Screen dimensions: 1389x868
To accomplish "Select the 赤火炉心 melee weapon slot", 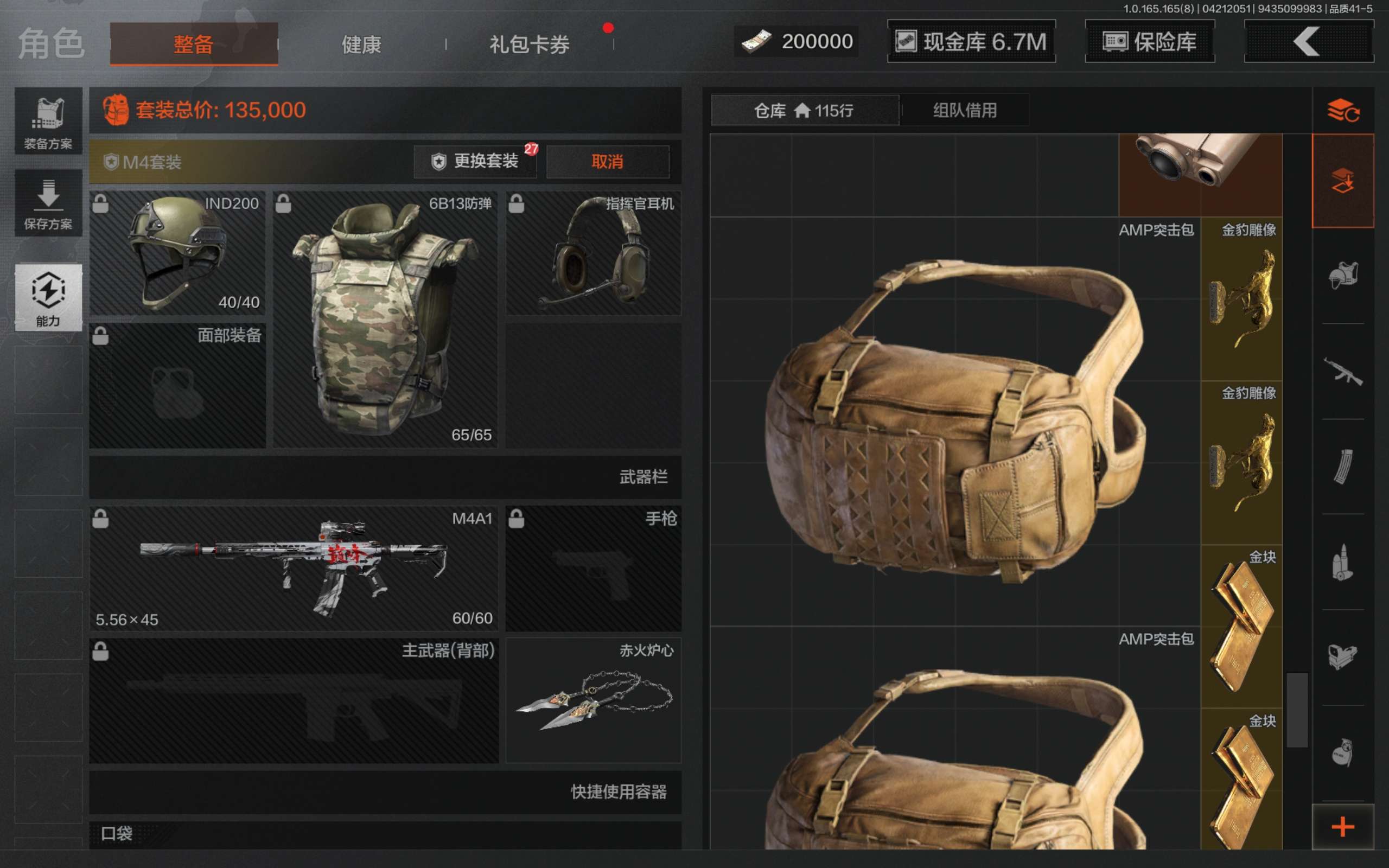I will 594,700.
